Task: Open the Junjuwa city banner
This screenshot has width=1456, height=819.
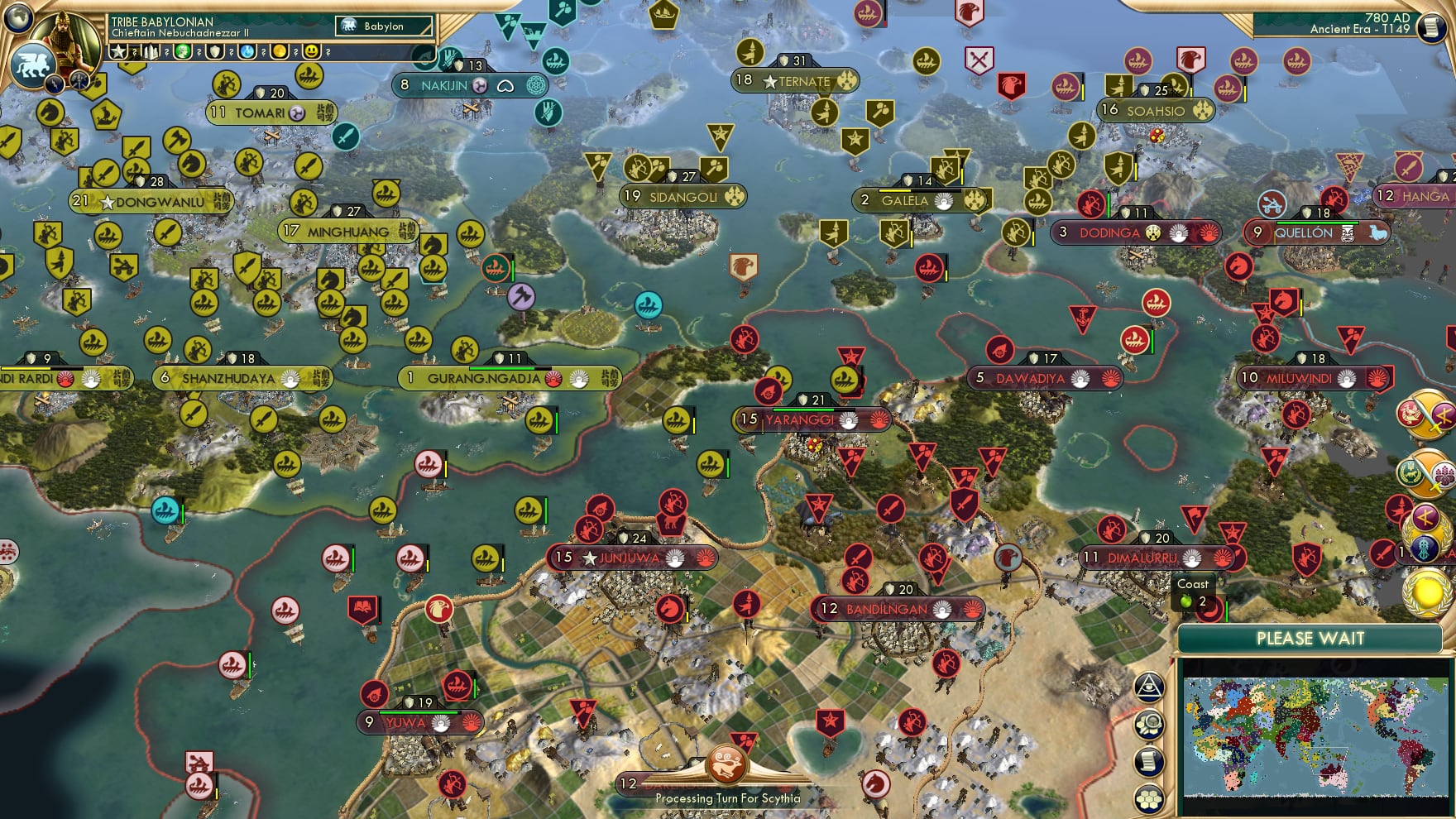Action: coord(632,558)
